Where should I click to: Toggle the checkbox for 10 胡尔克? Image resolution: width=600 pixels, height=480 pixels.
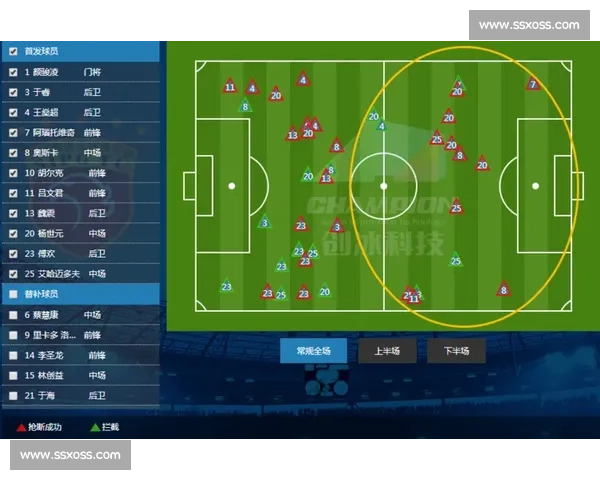point(12,173)
